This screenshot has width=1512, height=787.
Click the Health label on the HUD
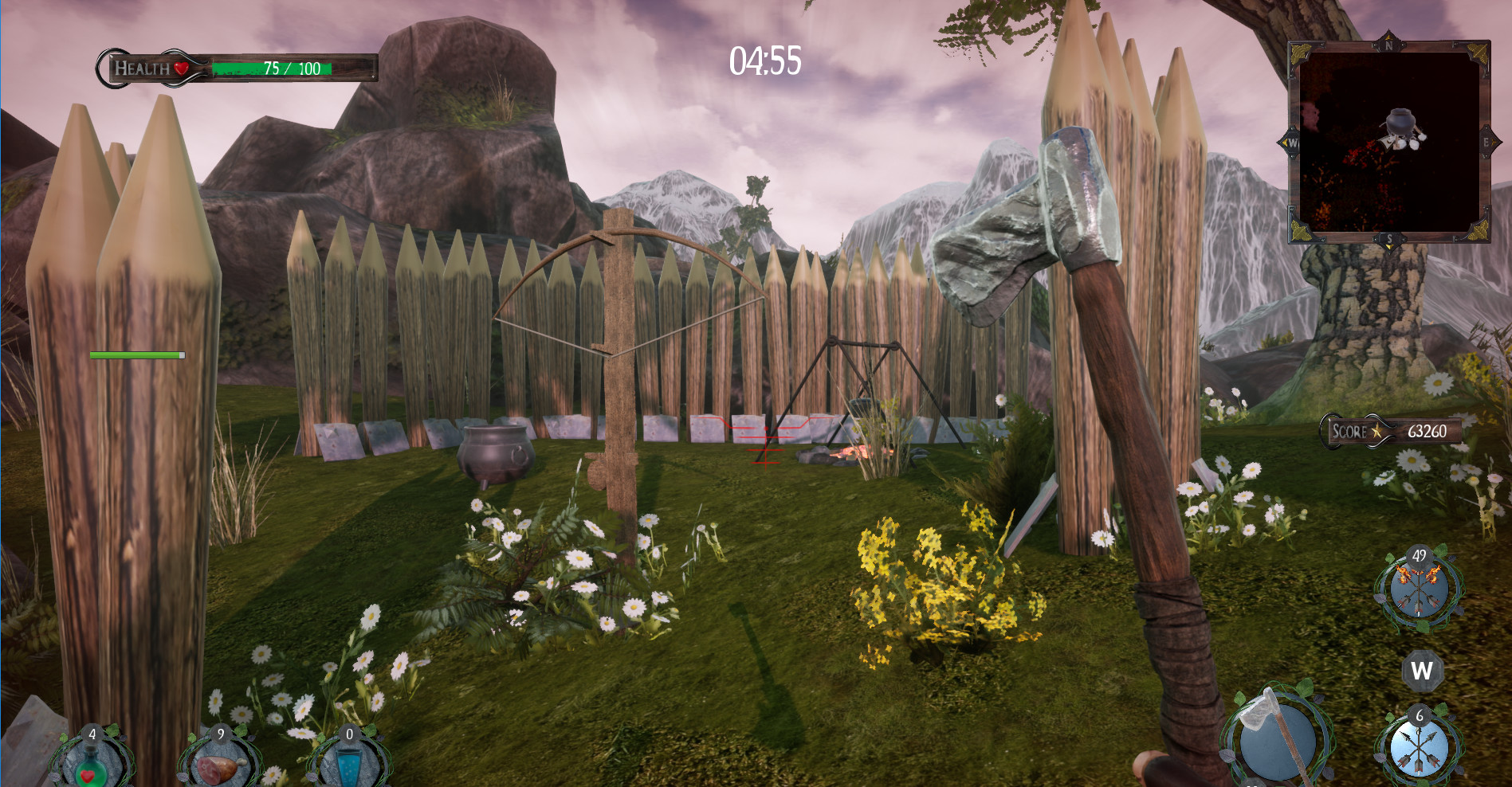143,68
